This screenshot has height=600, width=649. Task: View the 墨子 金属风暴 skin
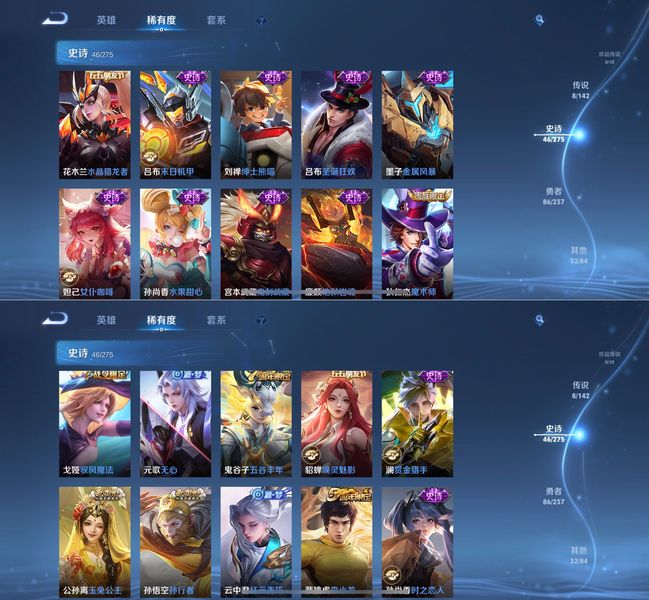click(x=417, y=123)
